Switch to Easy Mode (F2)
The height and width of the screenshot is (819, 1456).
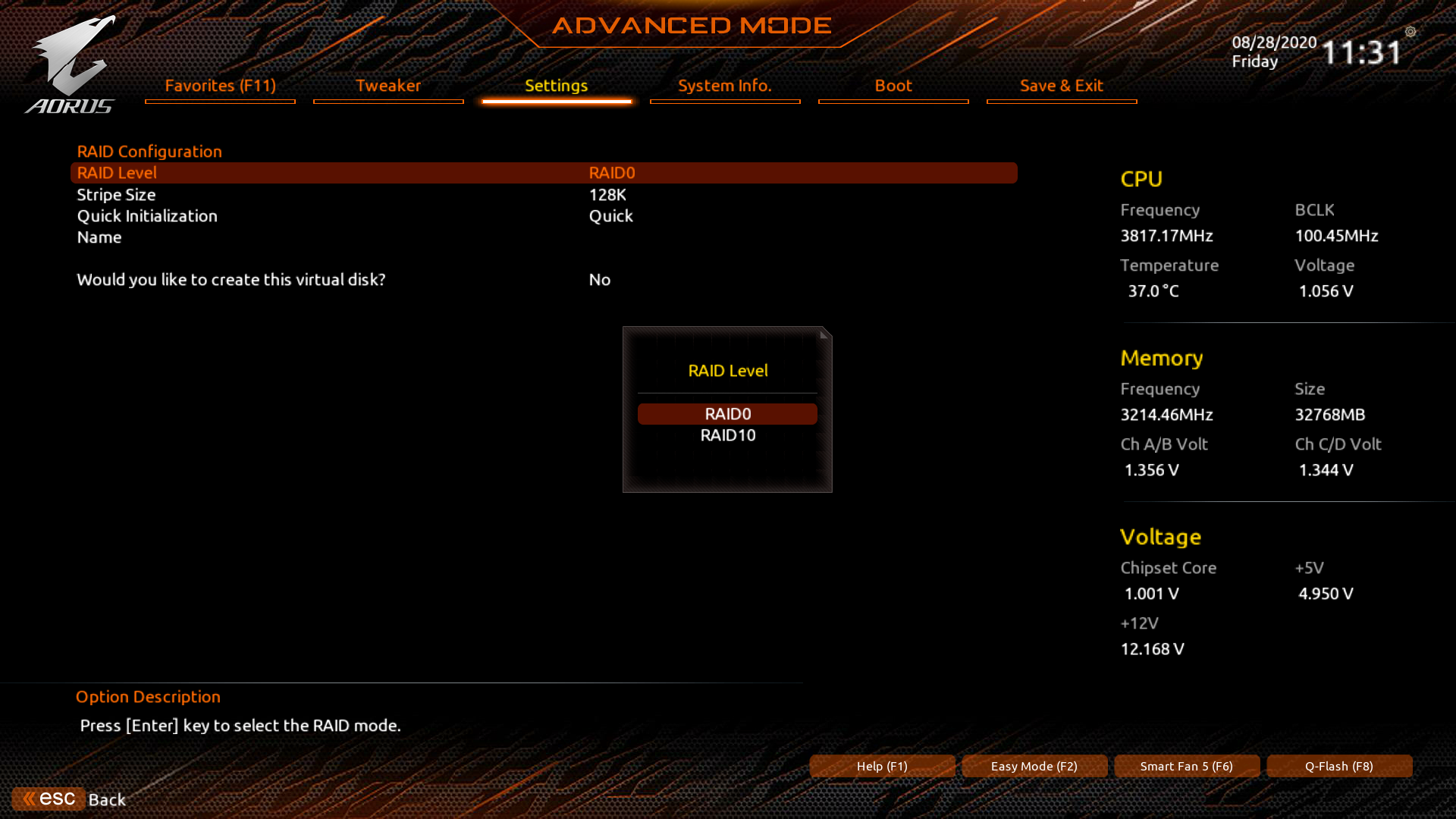1034,766
